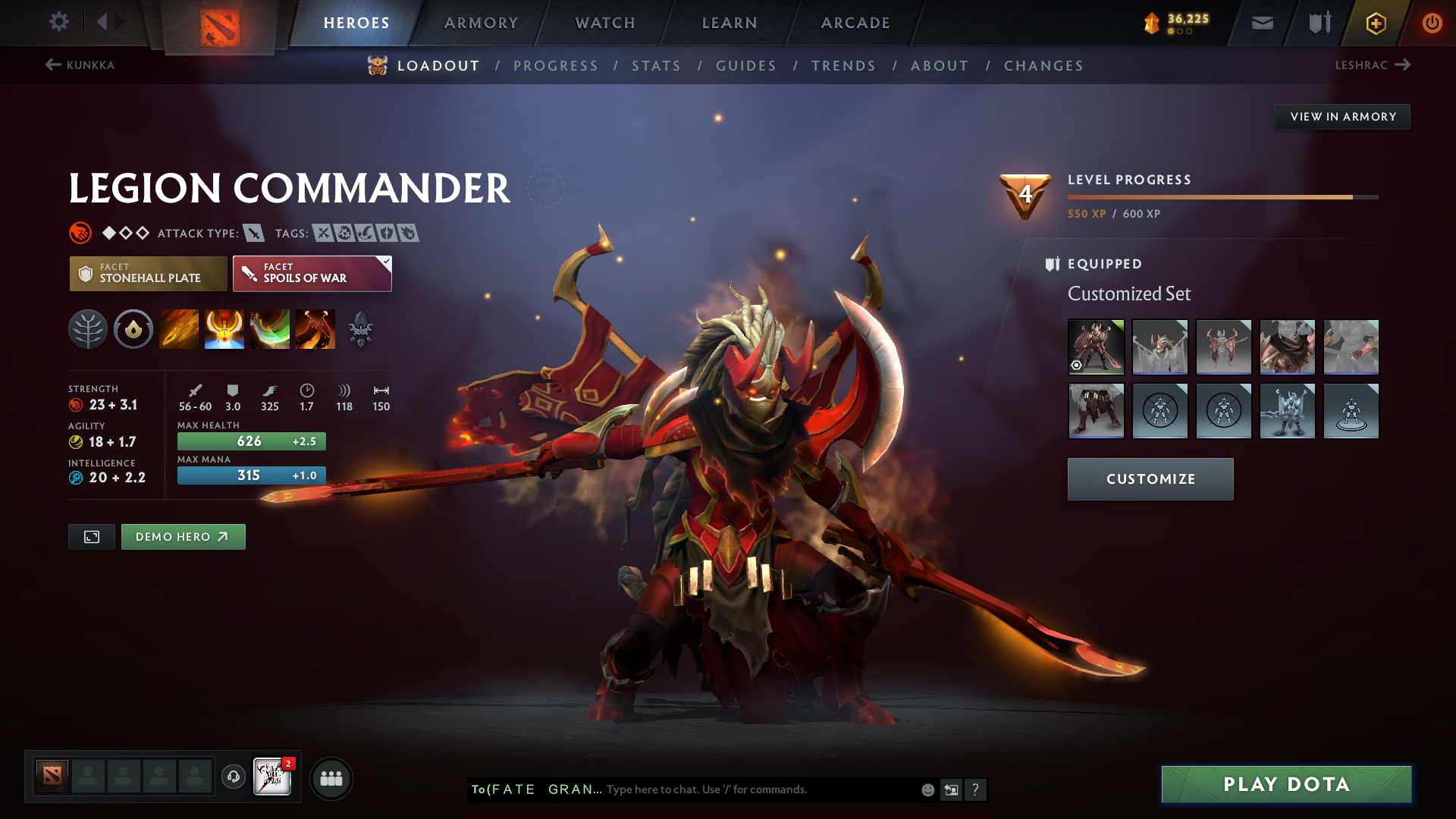
Task: Navigate back to Kunkka
Action: 80,65
